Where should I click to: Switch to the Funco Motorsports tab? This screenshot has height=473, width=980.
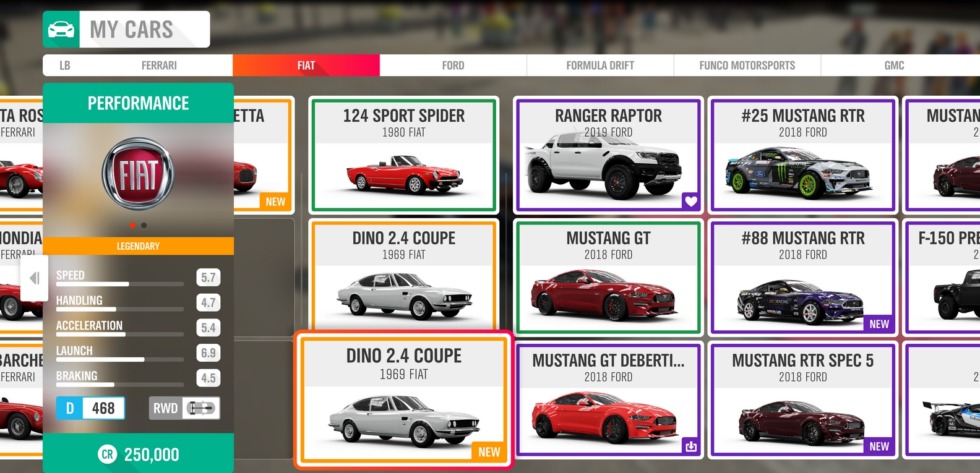point(748,66)
